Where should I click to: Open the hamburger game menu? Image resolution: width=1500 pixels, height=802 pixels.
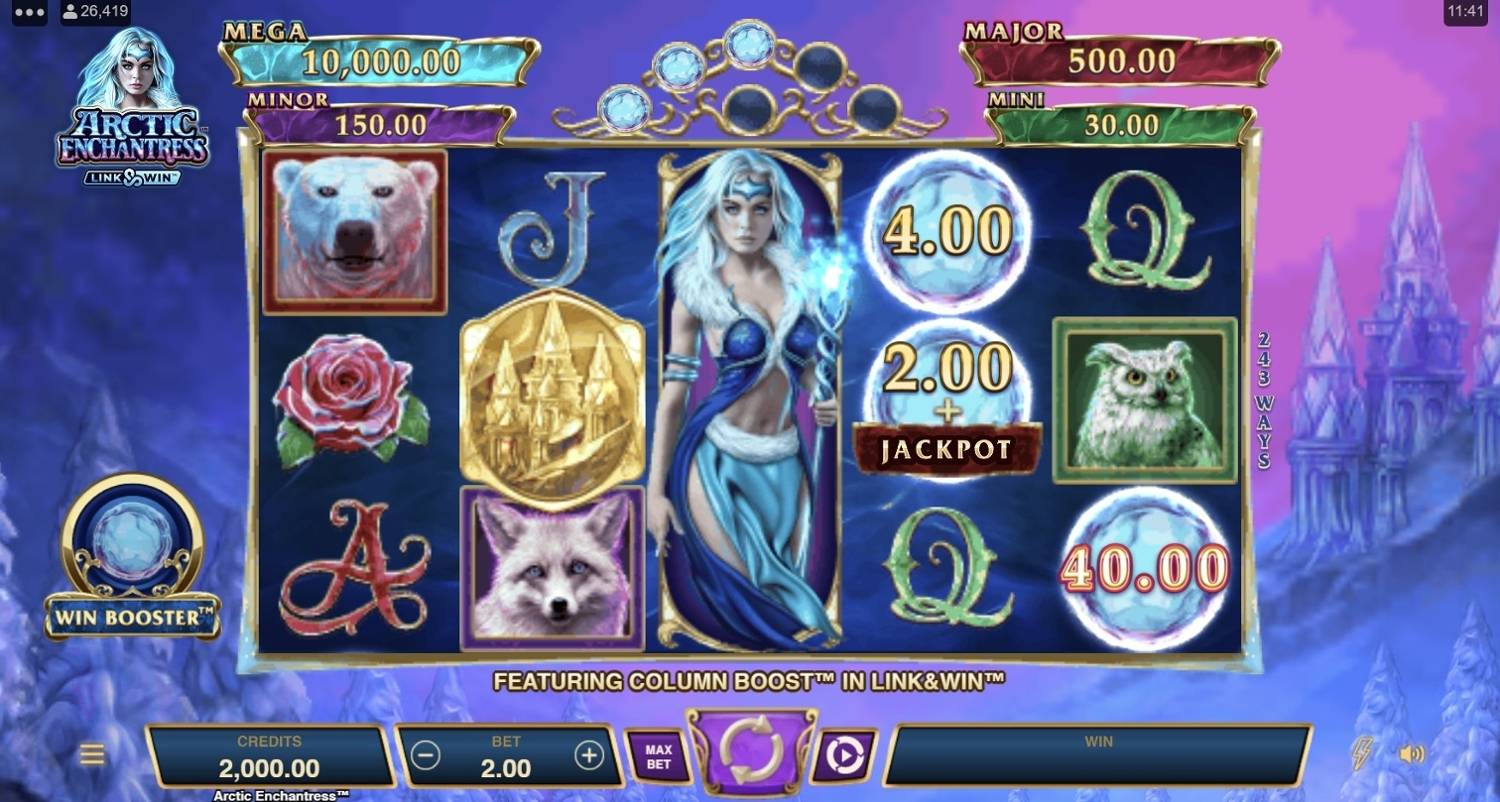pos(92,755)
